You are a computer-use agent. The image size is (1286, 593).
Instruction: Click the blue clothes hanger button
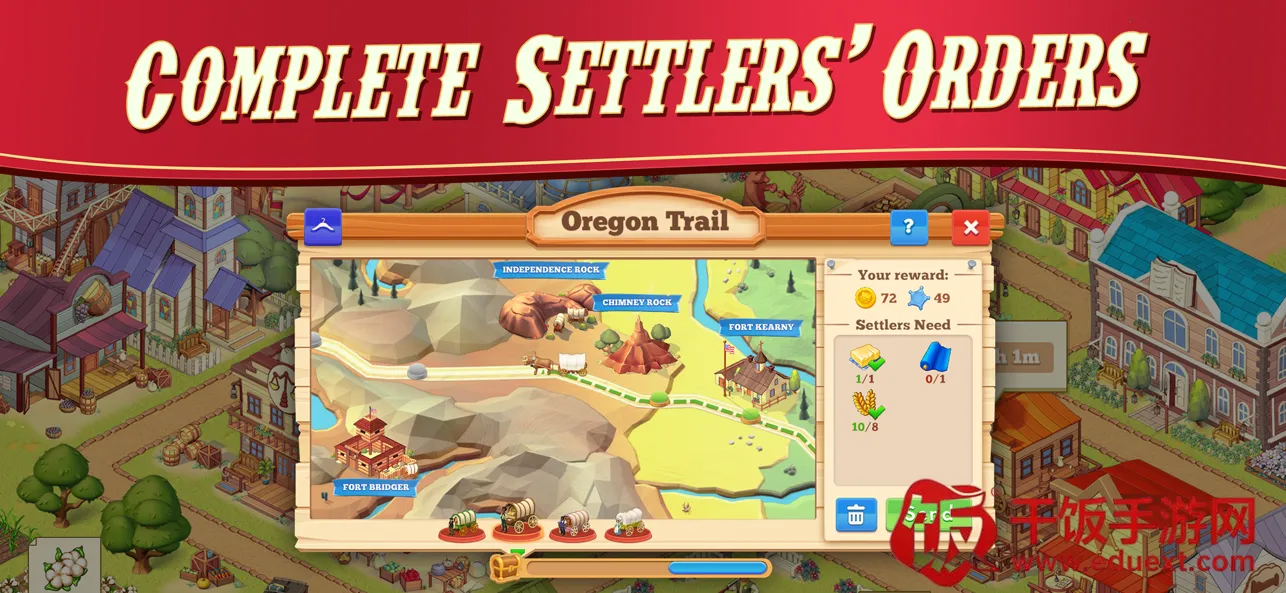coord(323,228)
